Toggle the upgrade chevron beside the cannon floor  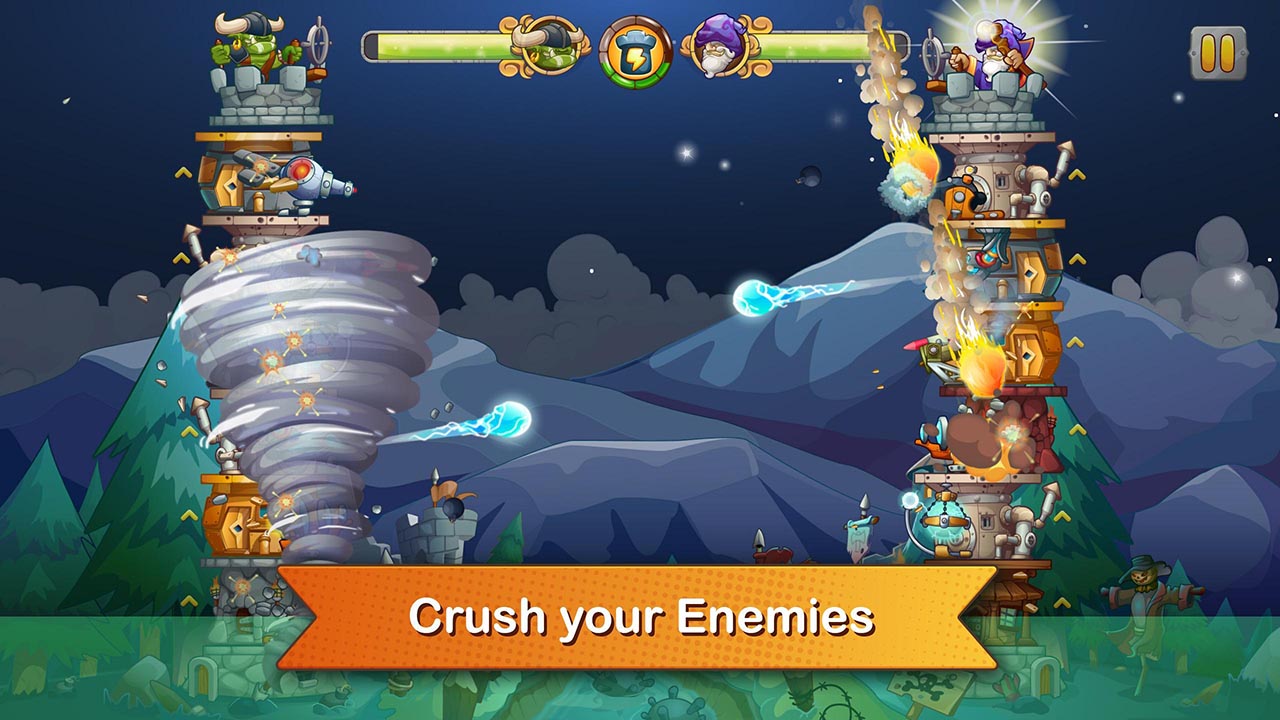(181, 174)
